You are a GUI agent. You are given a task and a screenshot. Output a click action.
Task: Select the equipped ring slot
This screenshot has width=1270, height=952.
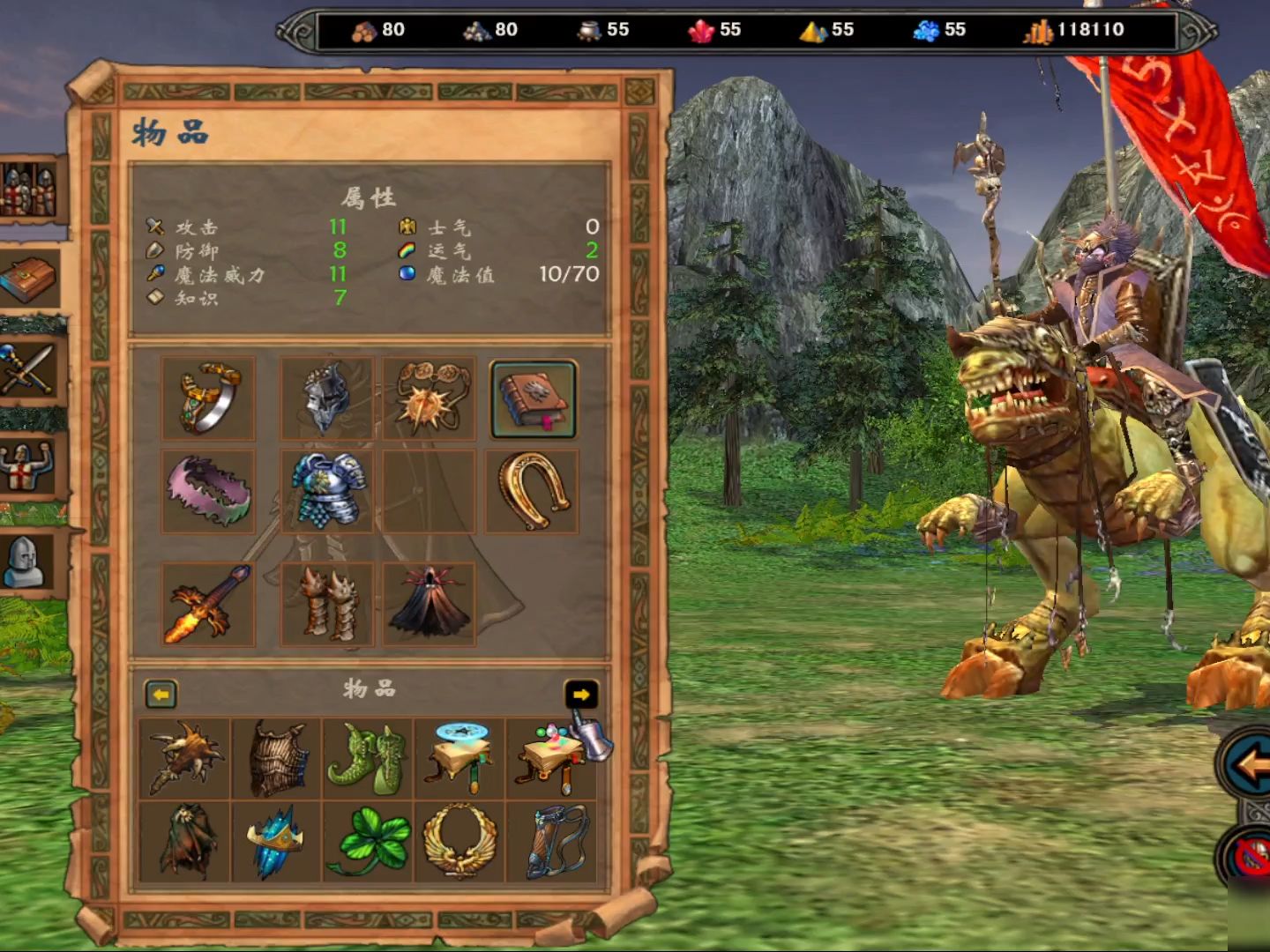[209, 398]
